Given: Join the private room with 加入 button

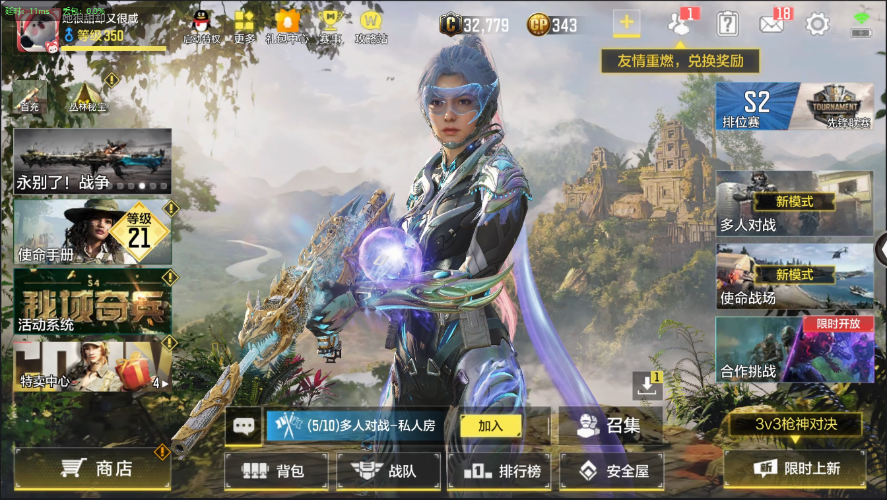Looking at the screenshot, I should pos(490,425).
